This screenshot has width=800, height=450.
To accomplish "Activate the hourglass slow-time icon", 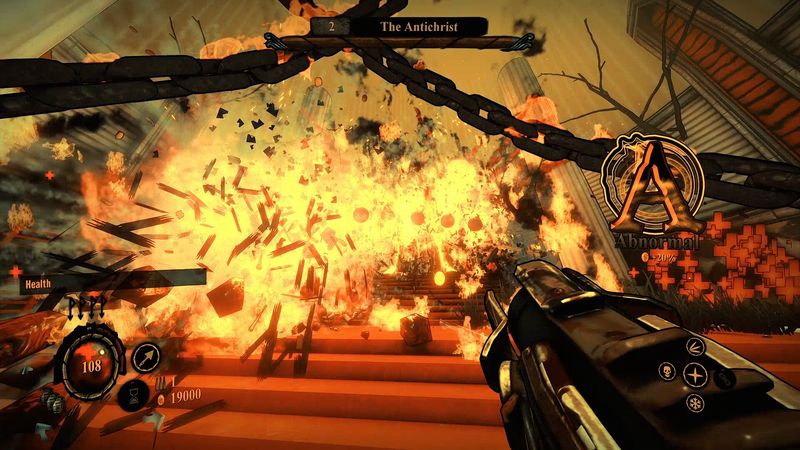I will point(130,395).
